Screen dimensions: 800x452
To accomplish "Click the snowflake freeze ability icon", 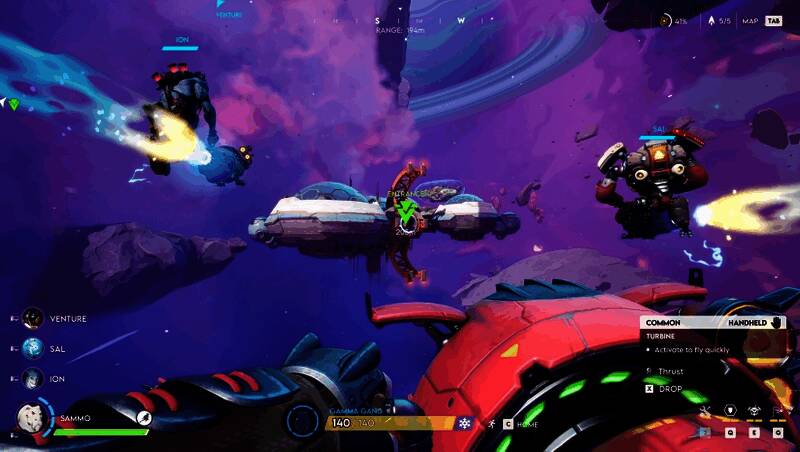I will tap(464, 424).
